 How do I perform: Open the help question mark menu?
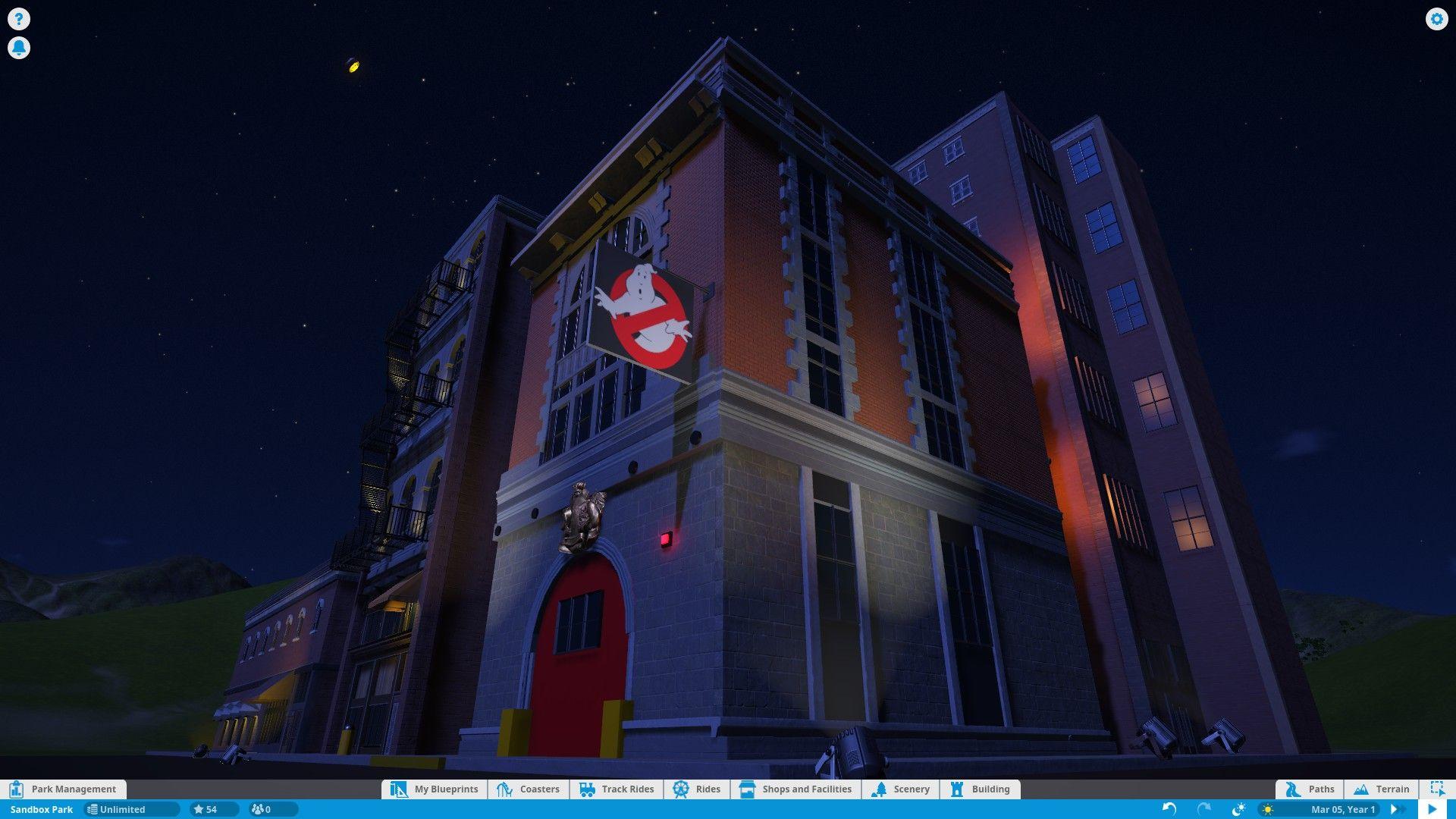(18, 19)
